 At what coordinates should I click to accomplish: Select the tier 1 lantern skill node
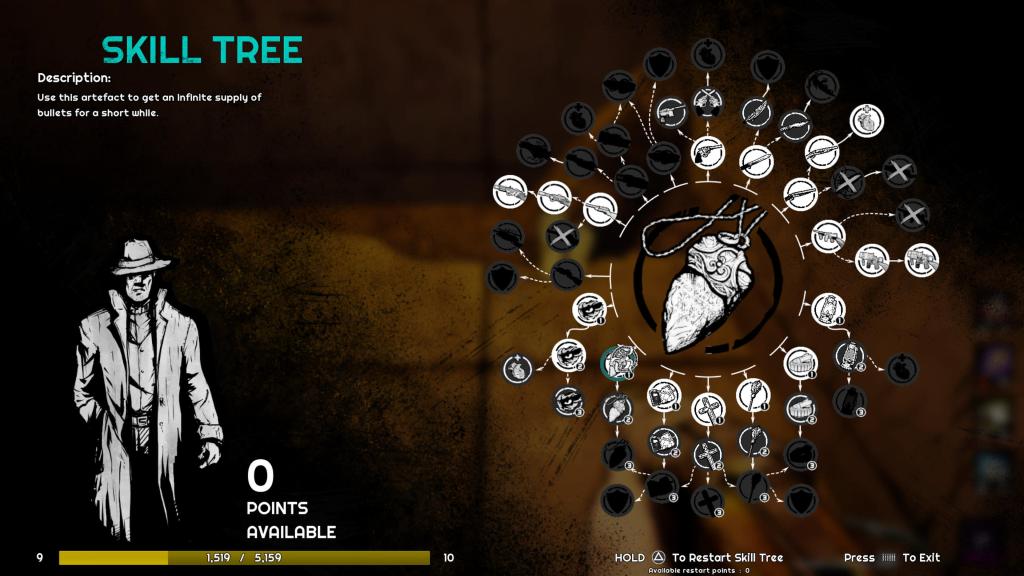point(828,309)
